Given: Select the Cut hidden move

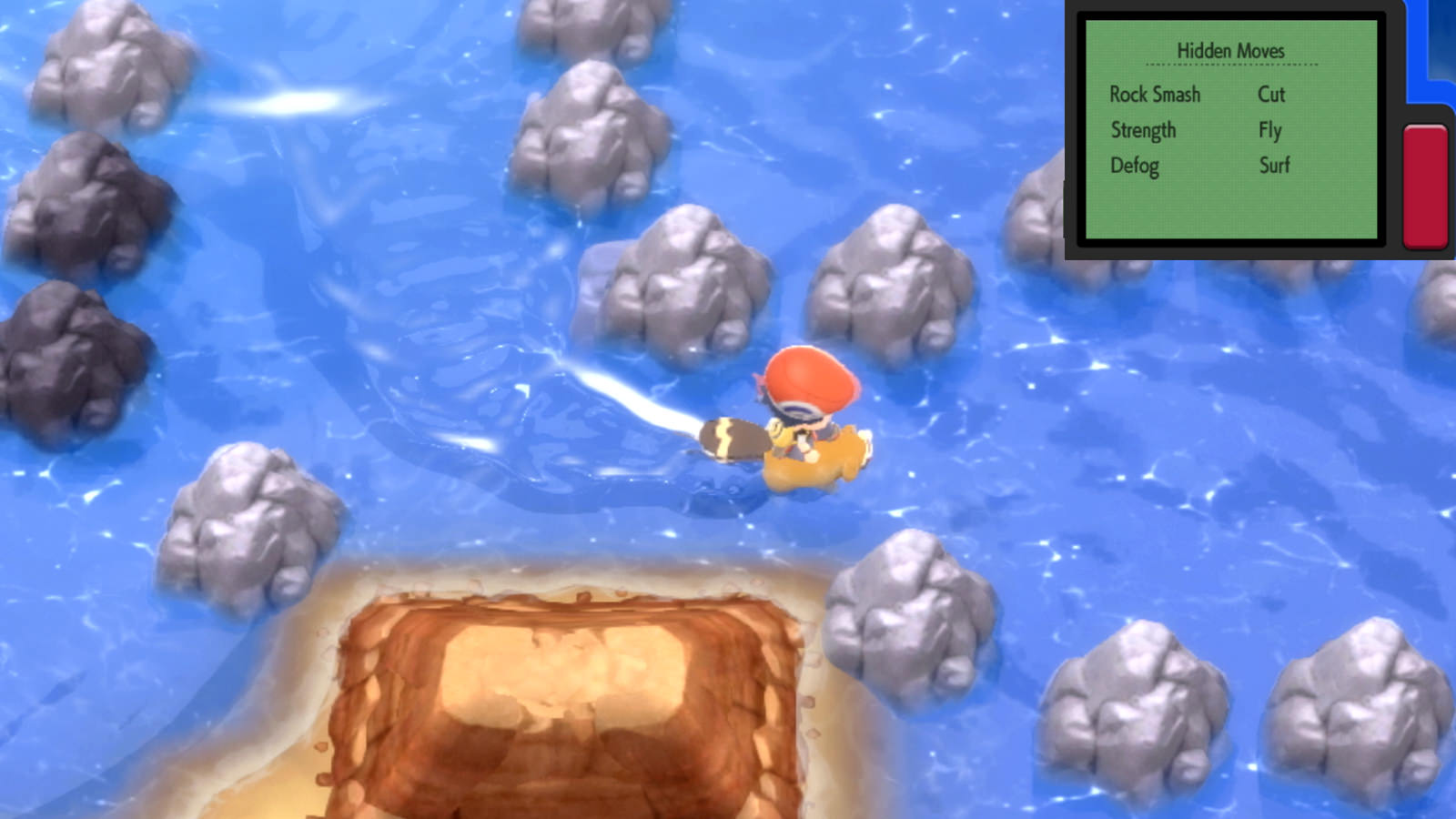Looking at the screenshot, I should point(1271,95).
